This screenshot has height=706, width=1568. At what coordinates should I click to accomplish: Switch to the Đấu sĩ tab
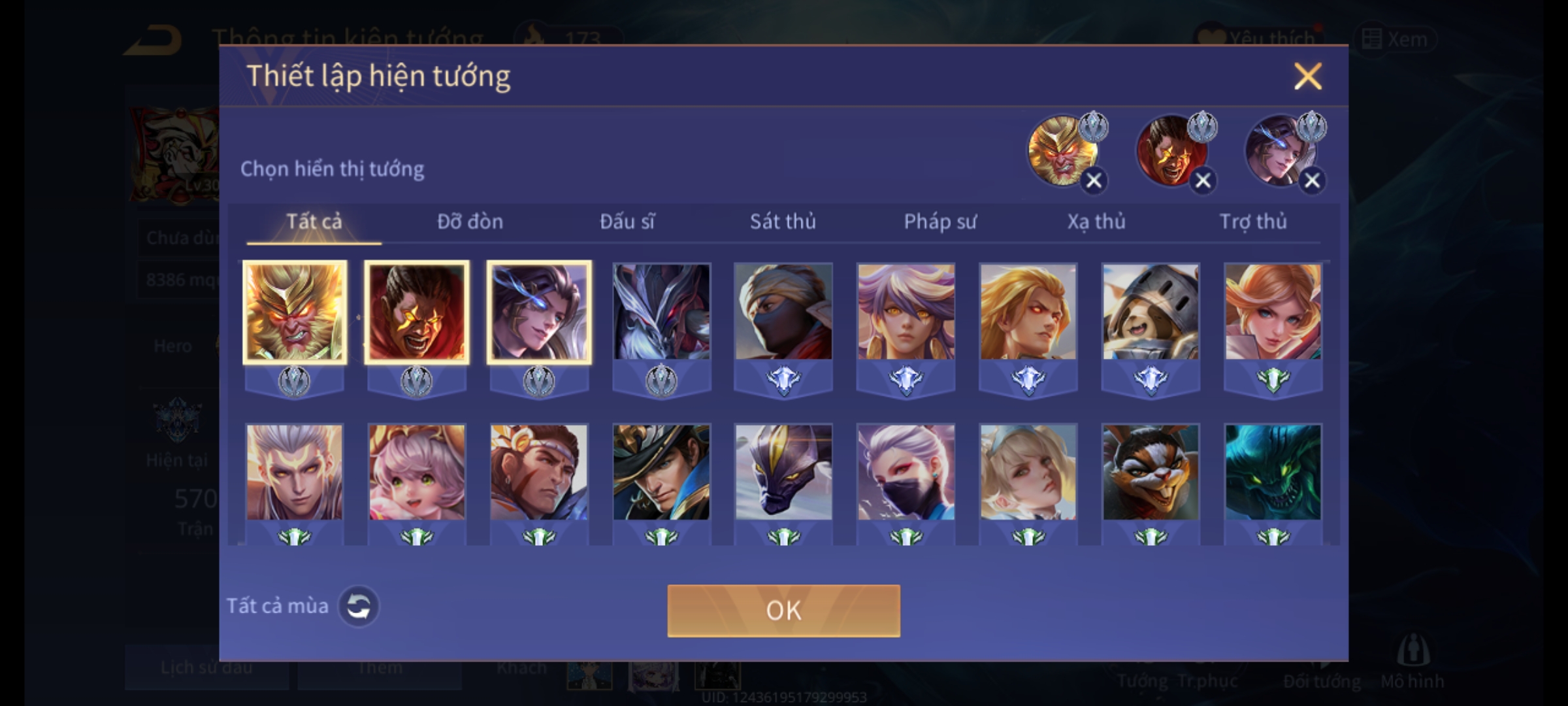pyautogui.click(x=627, y=222)
